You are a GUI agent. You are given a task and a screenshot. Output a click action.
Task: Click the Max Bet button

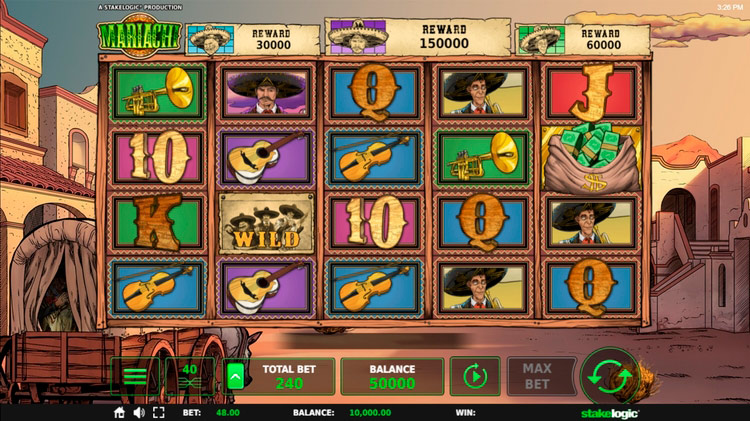tap(537, 377)
